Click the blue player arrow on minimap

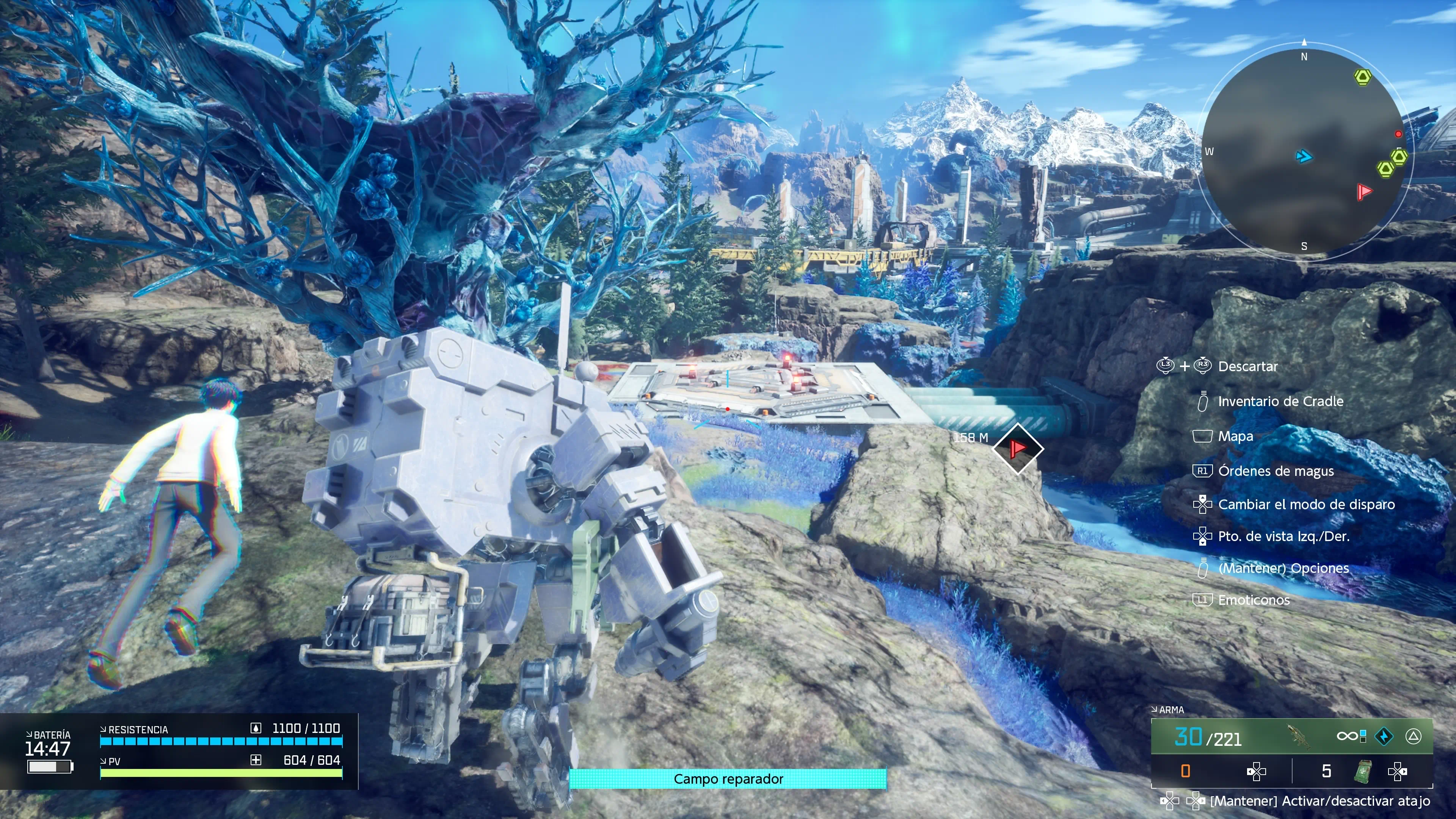click(1304, 156)
